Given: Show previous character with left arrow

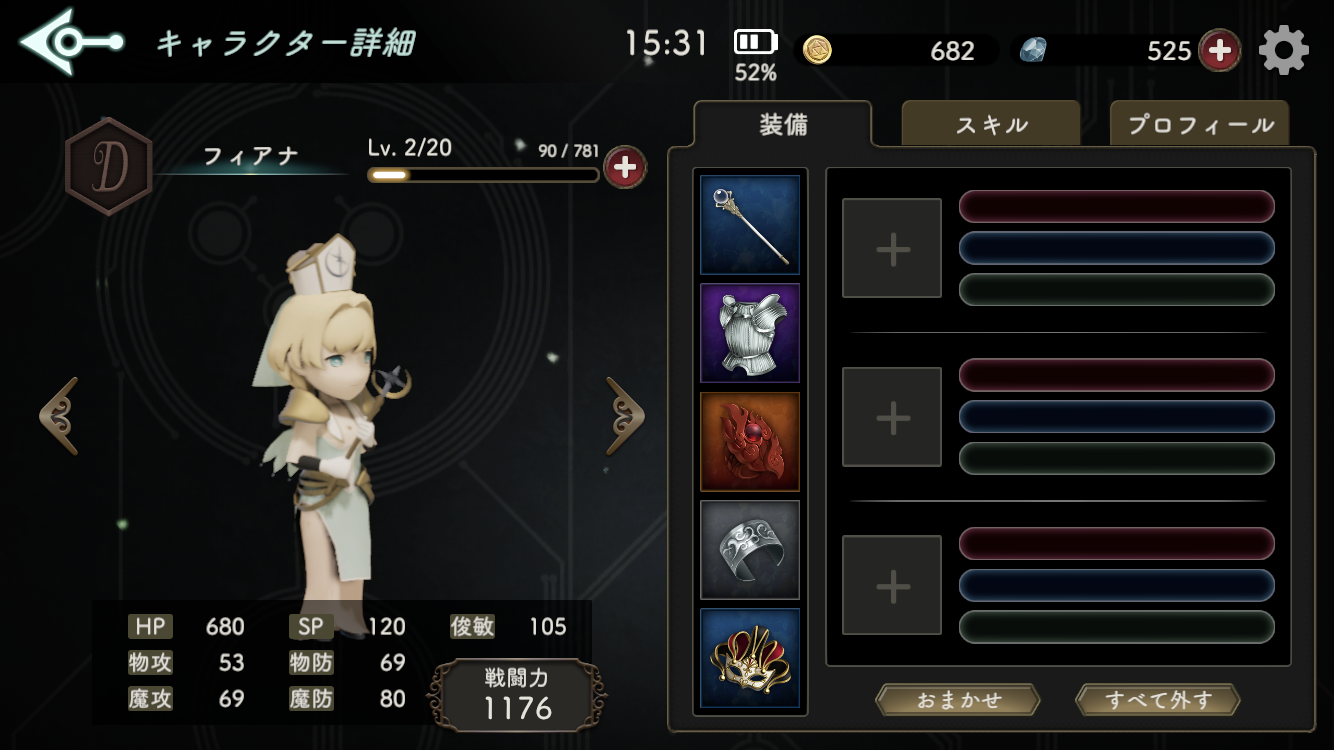Looking at the screenshot, I should (59, 415).
